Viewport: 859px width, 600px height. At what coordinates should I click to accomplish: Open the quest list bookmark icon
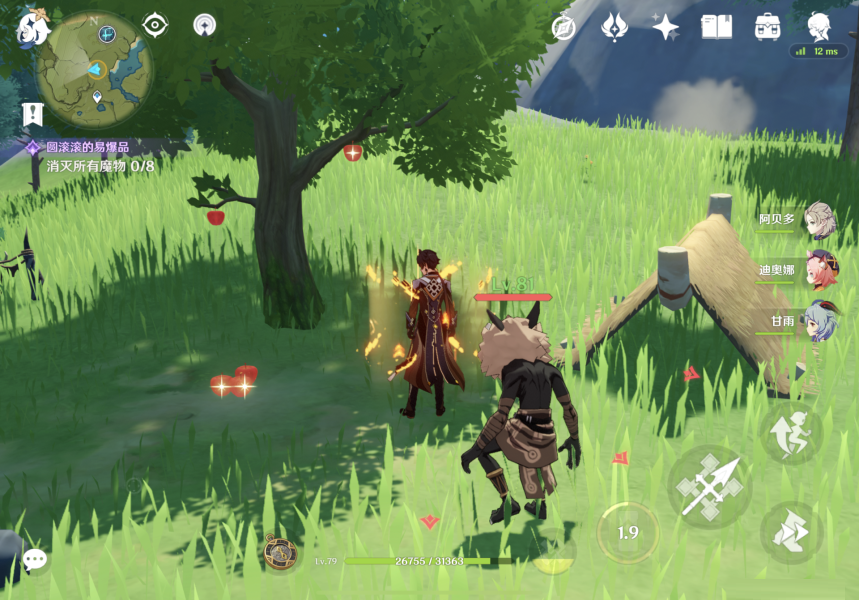point(33,114)
